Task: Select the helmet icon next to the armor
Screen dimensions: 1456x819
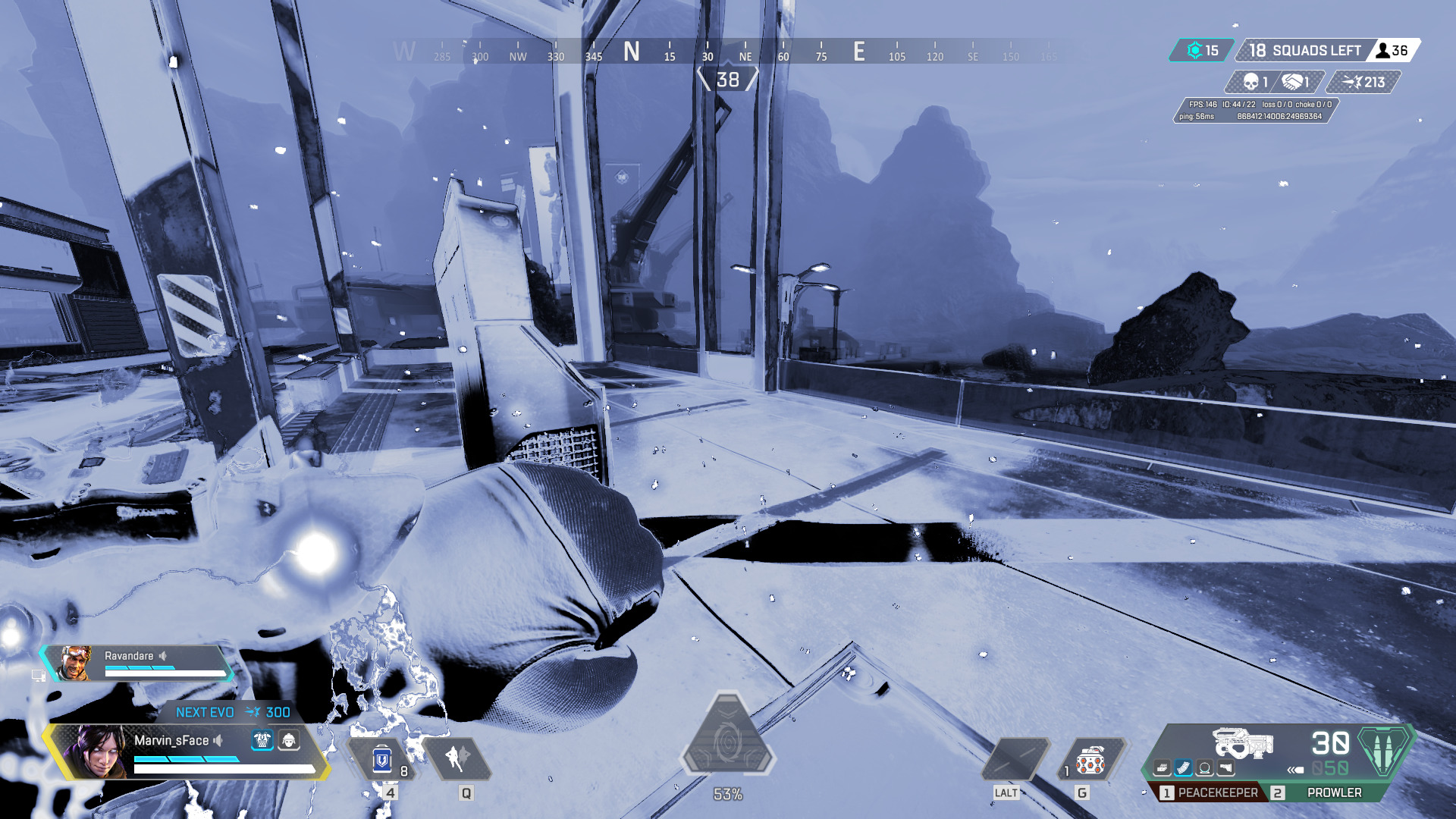Action: click(x=288, y=740)
